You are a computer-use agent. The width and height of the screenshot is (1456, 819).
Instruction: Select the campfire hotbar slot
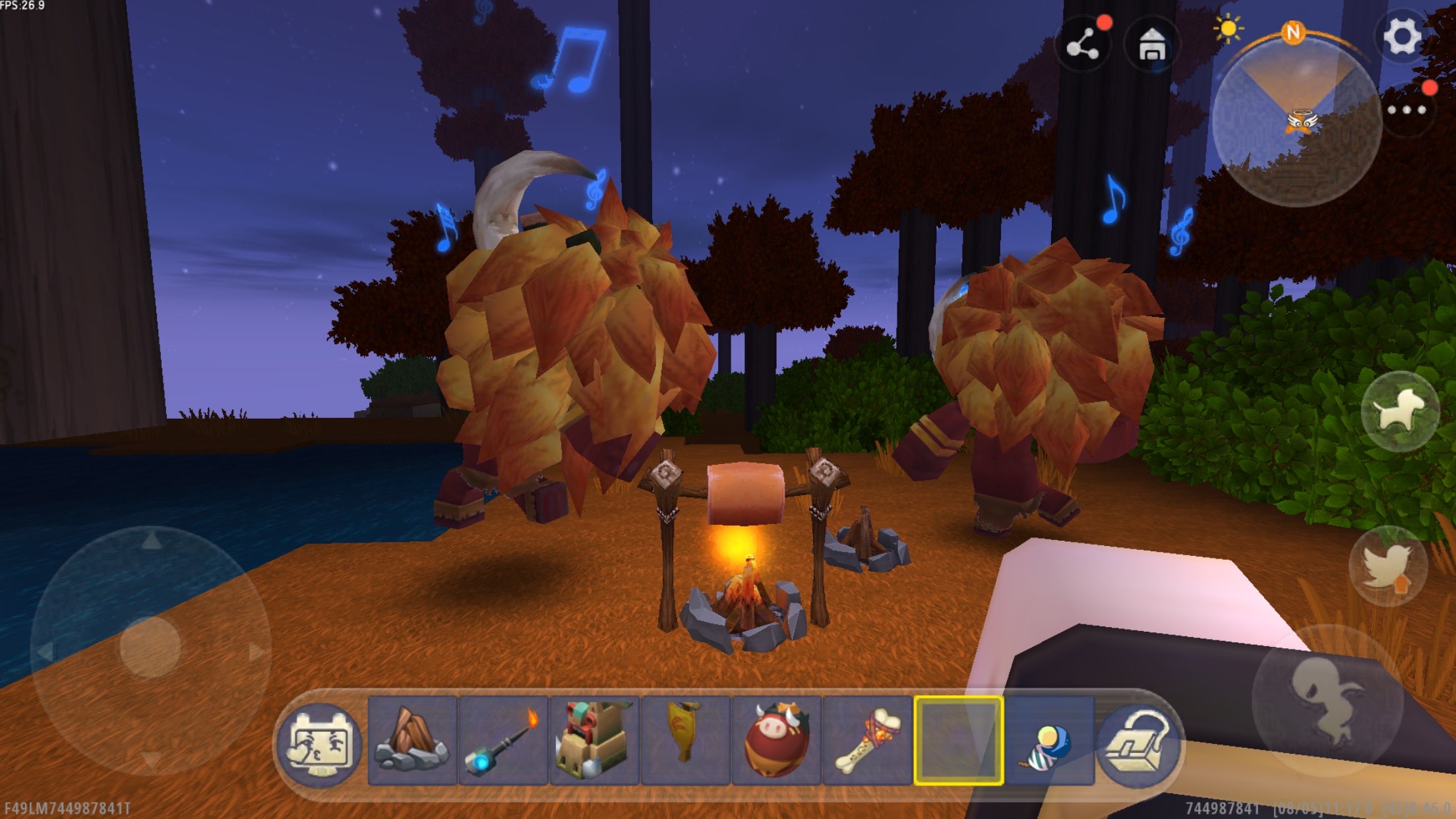(x=412, y=741)
